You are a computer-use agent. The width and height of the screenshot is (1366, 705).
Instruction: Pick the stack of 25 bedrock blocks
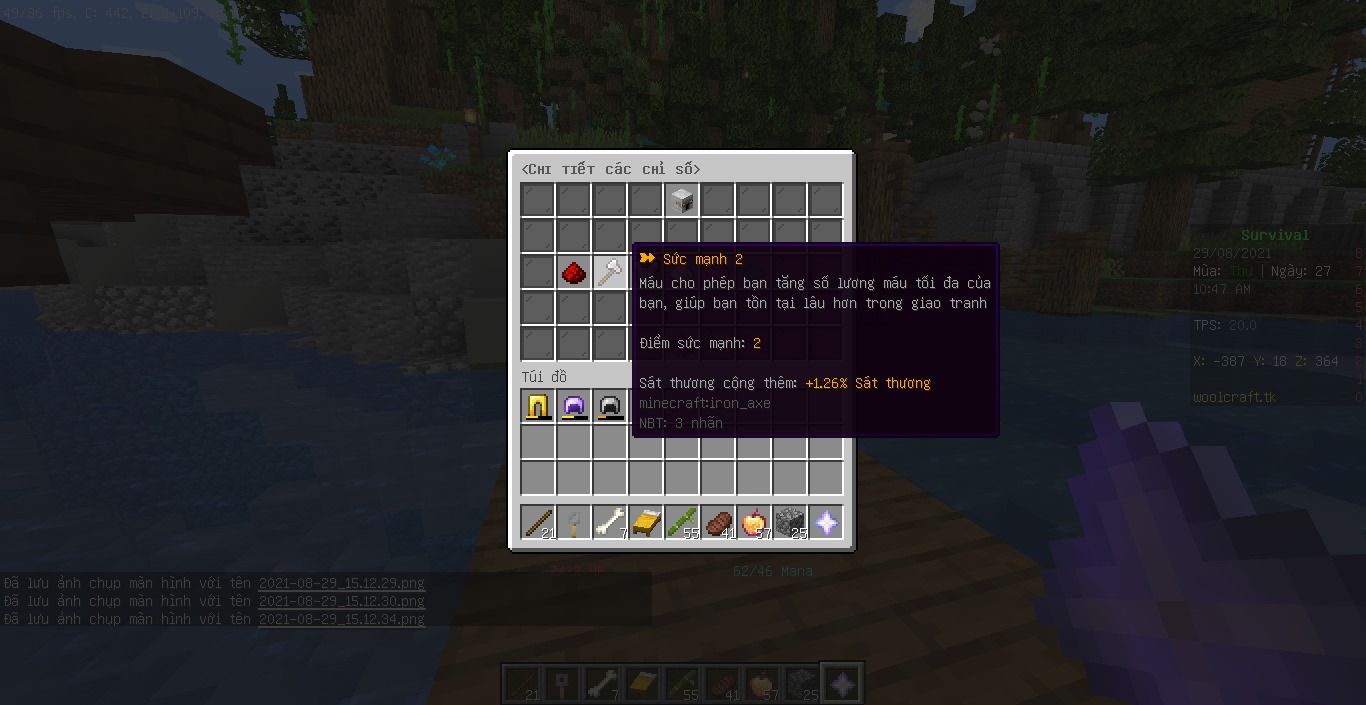click(x=790, y=522)
